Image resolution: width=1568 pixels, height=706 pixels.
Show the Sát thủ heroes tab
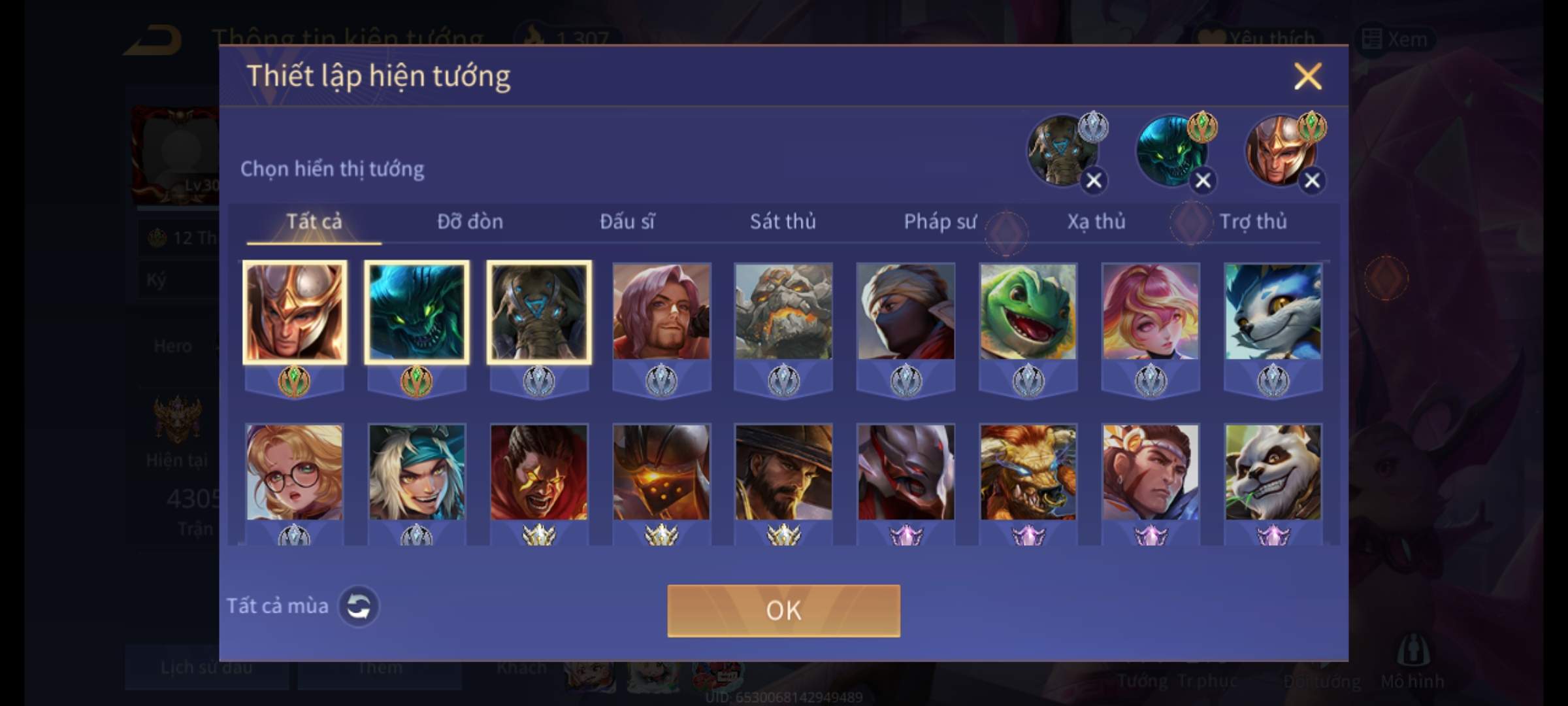point(783,222)
